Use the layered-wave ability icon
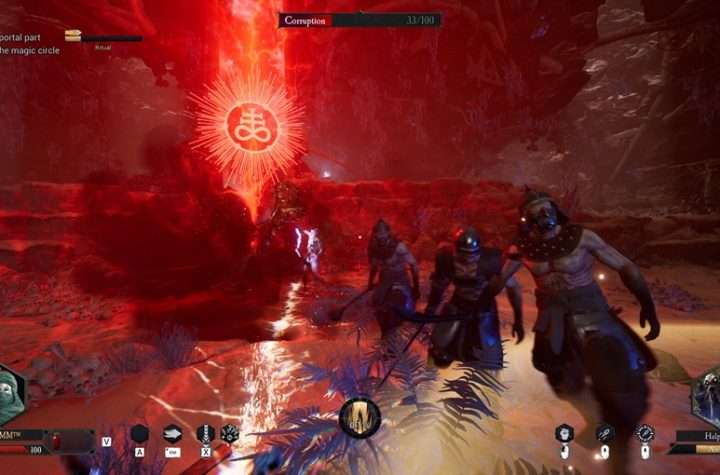720x475 pixels. click(x=173, y=433)
